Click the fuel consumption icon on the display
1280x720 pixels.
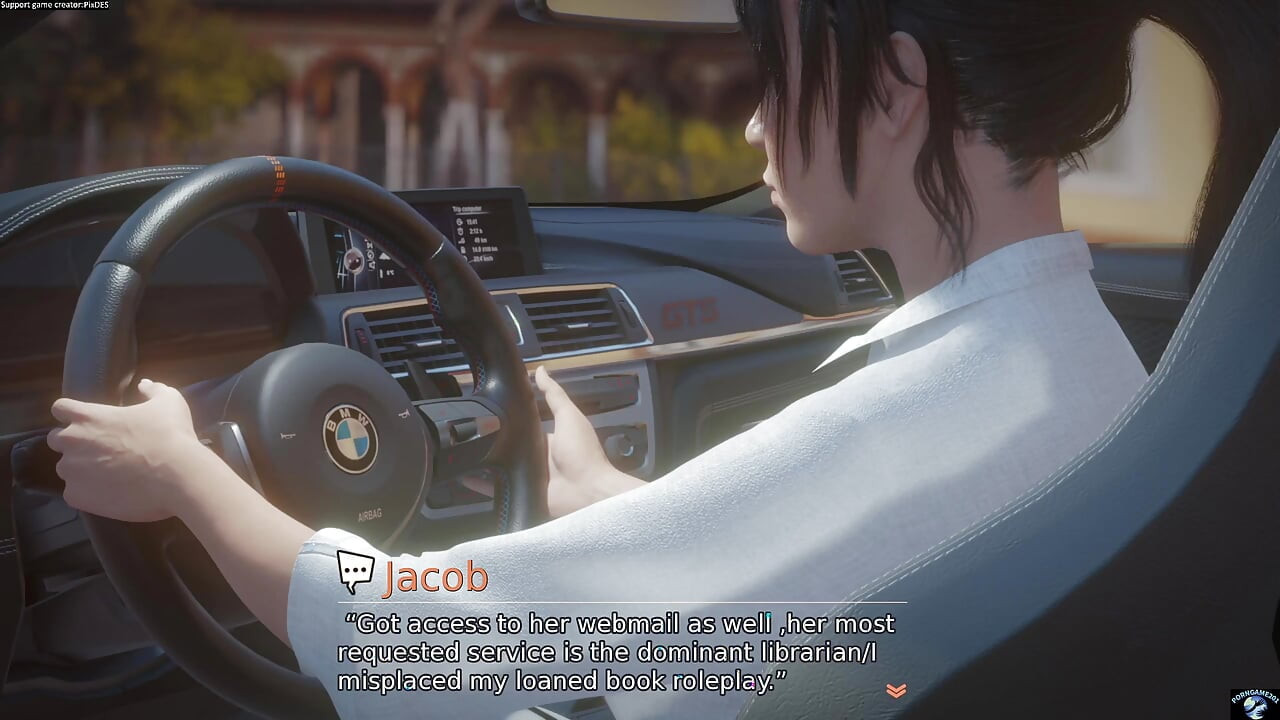point(461,249)
